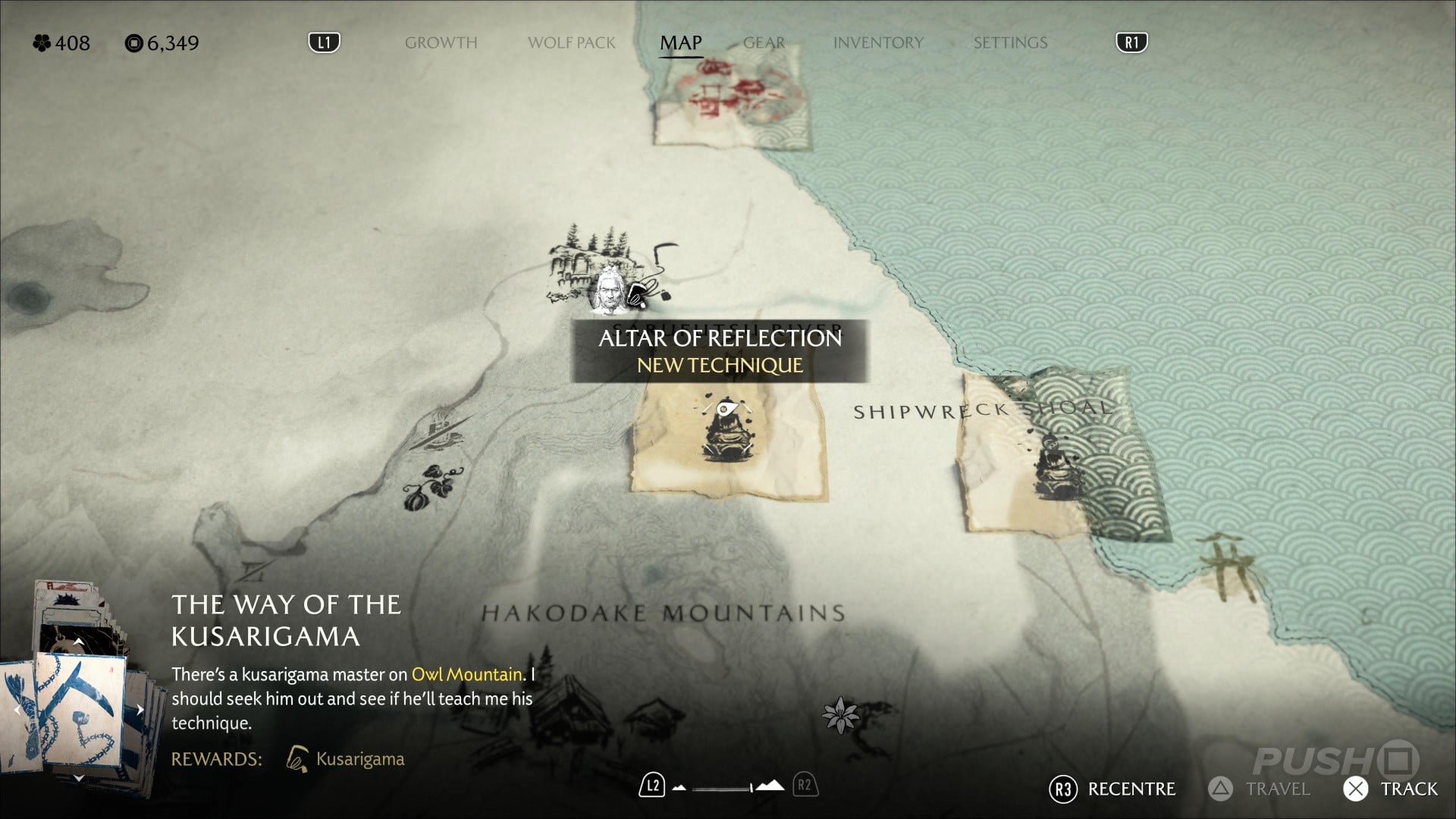Select the Map tab
The image size is (1456, 819).
(x=680, y=43)
